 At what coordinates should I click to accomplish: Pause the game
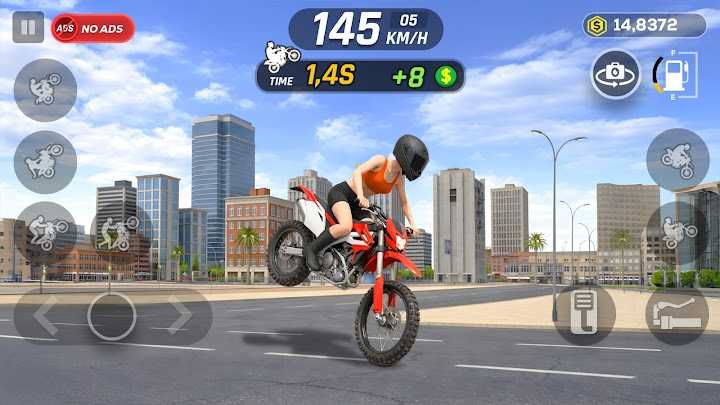(28, 28)
